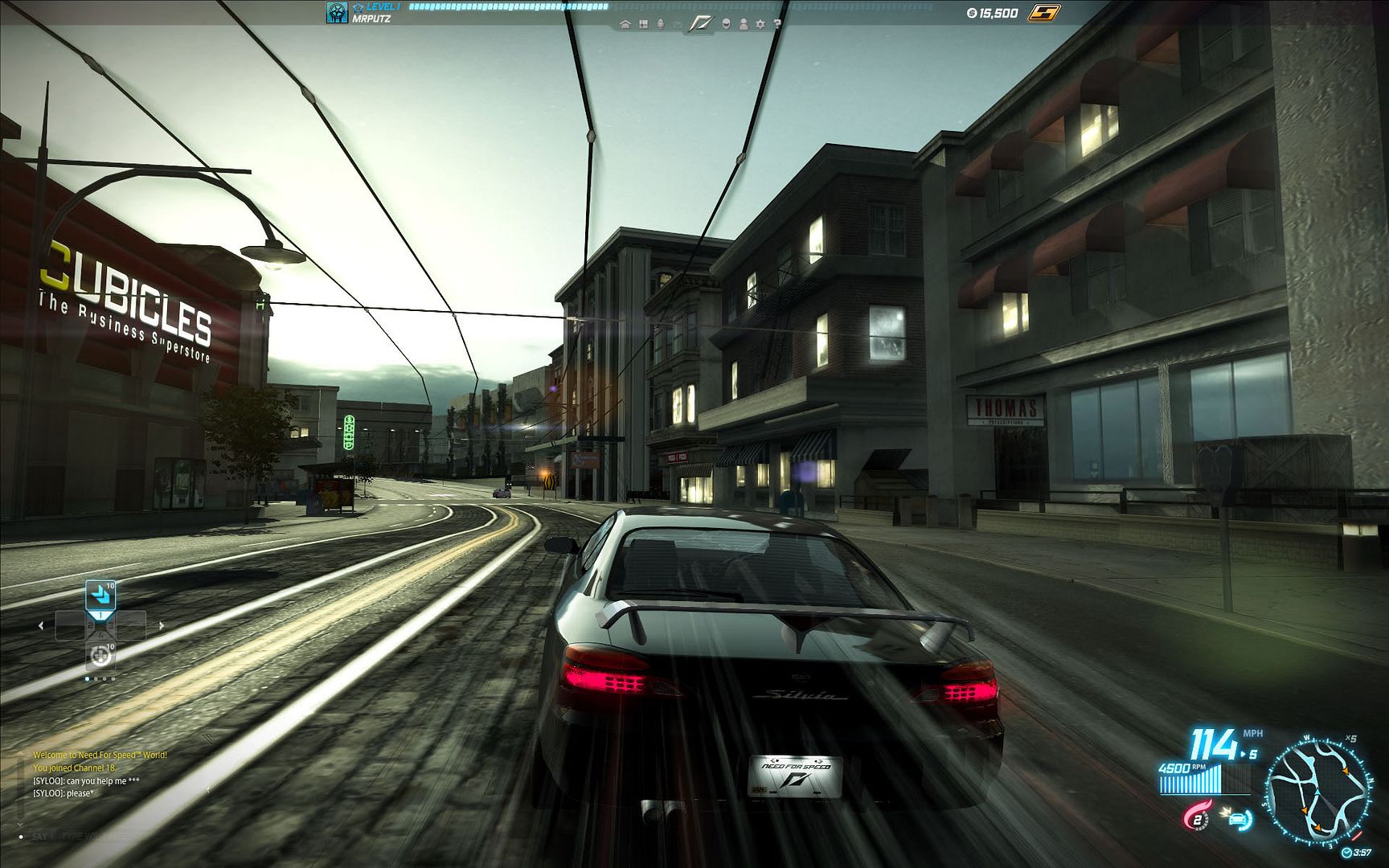Open help via the question mark icon
1389x868 pixels.
pyautogui.click(x=777, y=24)
